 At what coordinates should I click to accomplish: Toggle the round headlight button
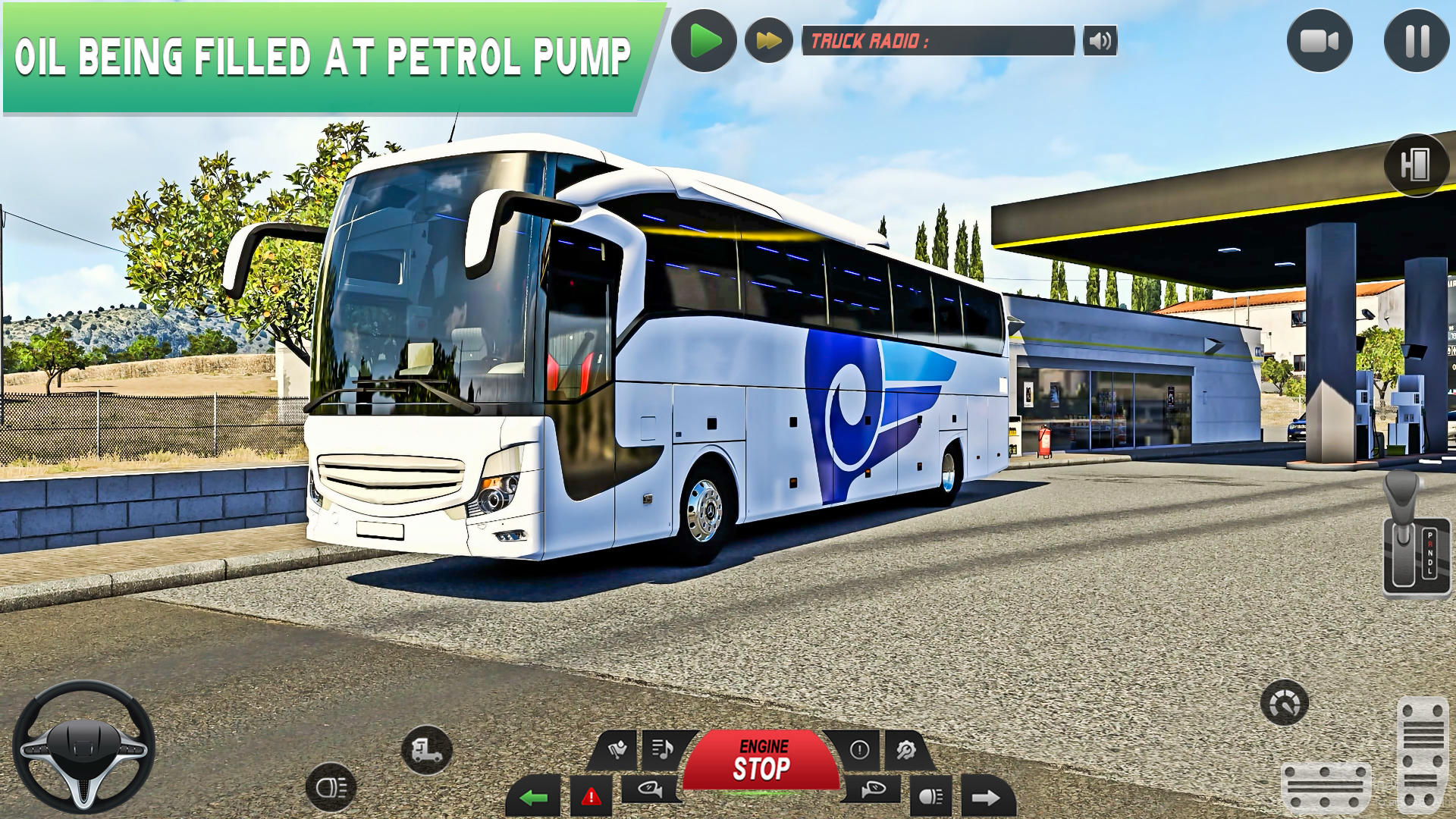coord(331,787)
